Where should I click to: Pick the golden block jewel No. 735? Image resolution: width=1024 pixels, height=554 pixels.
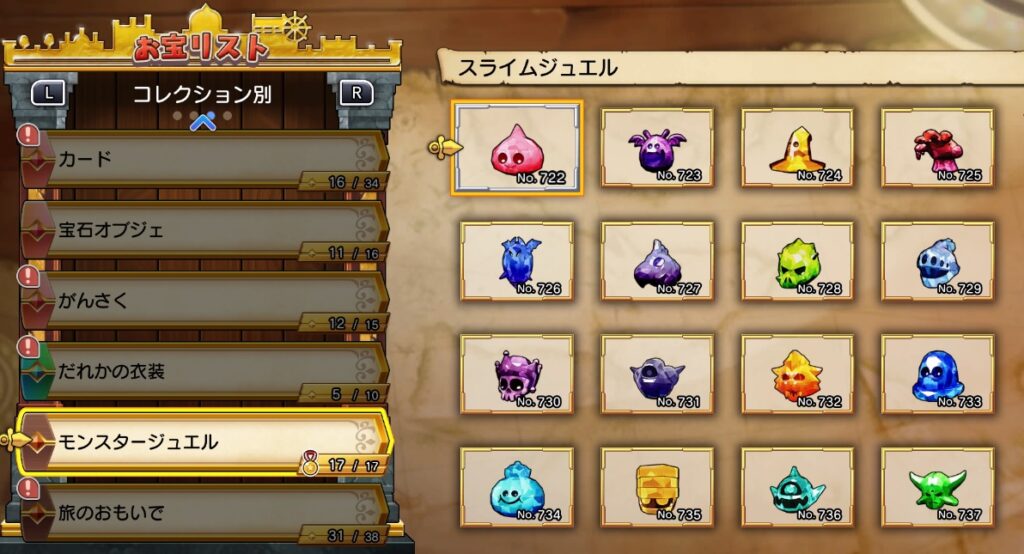click(x=657, y=487)
